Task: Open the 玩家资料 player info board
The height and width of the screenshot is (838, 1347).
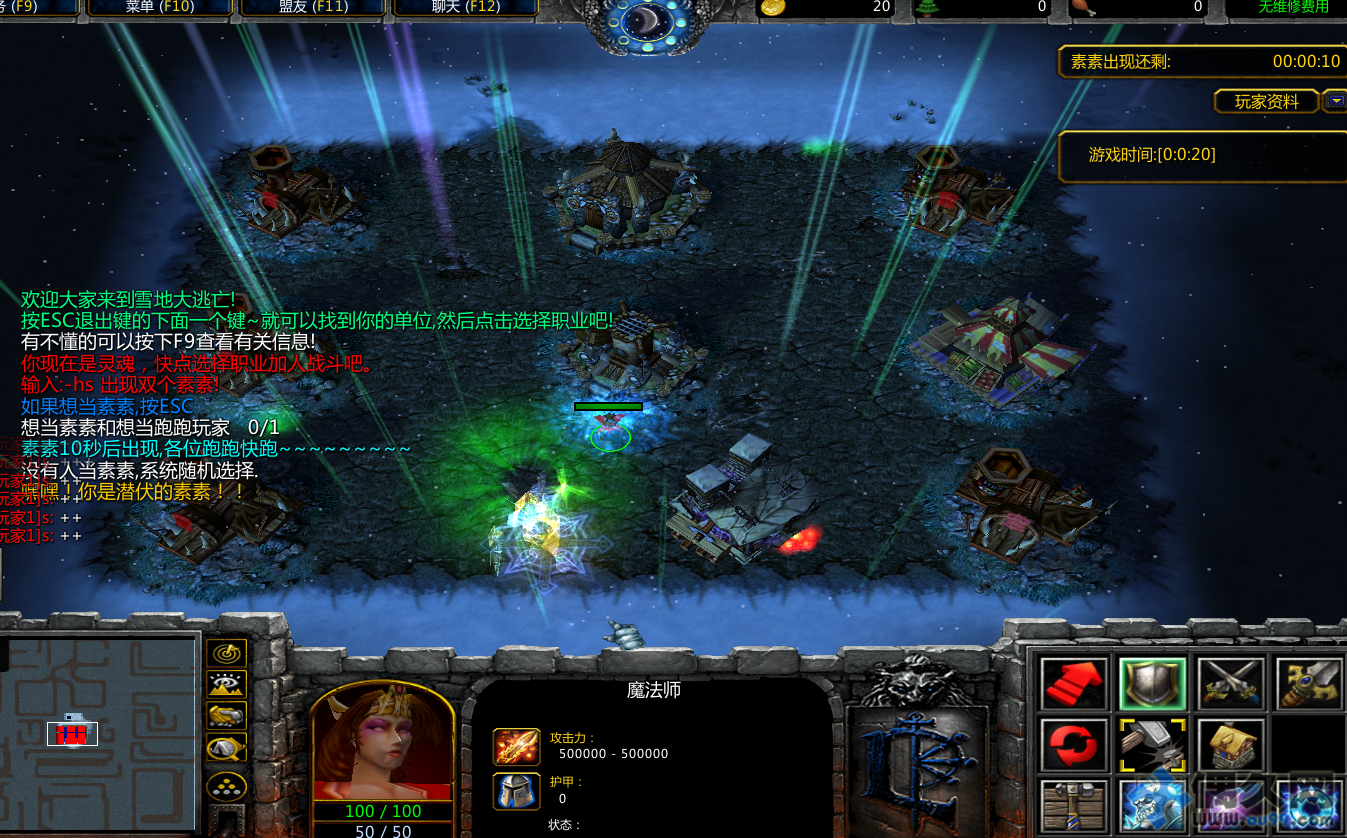Action: click(x=1266, y=101)
